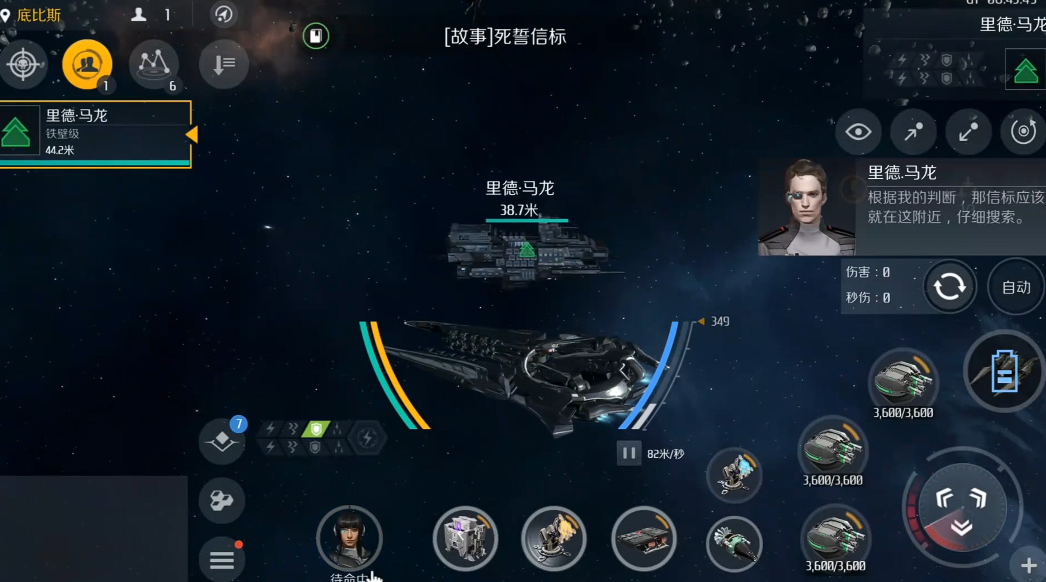Open the story mission notebook icon
The width and height of the screenshot is (1046, 582).
[x=316, y=37]
